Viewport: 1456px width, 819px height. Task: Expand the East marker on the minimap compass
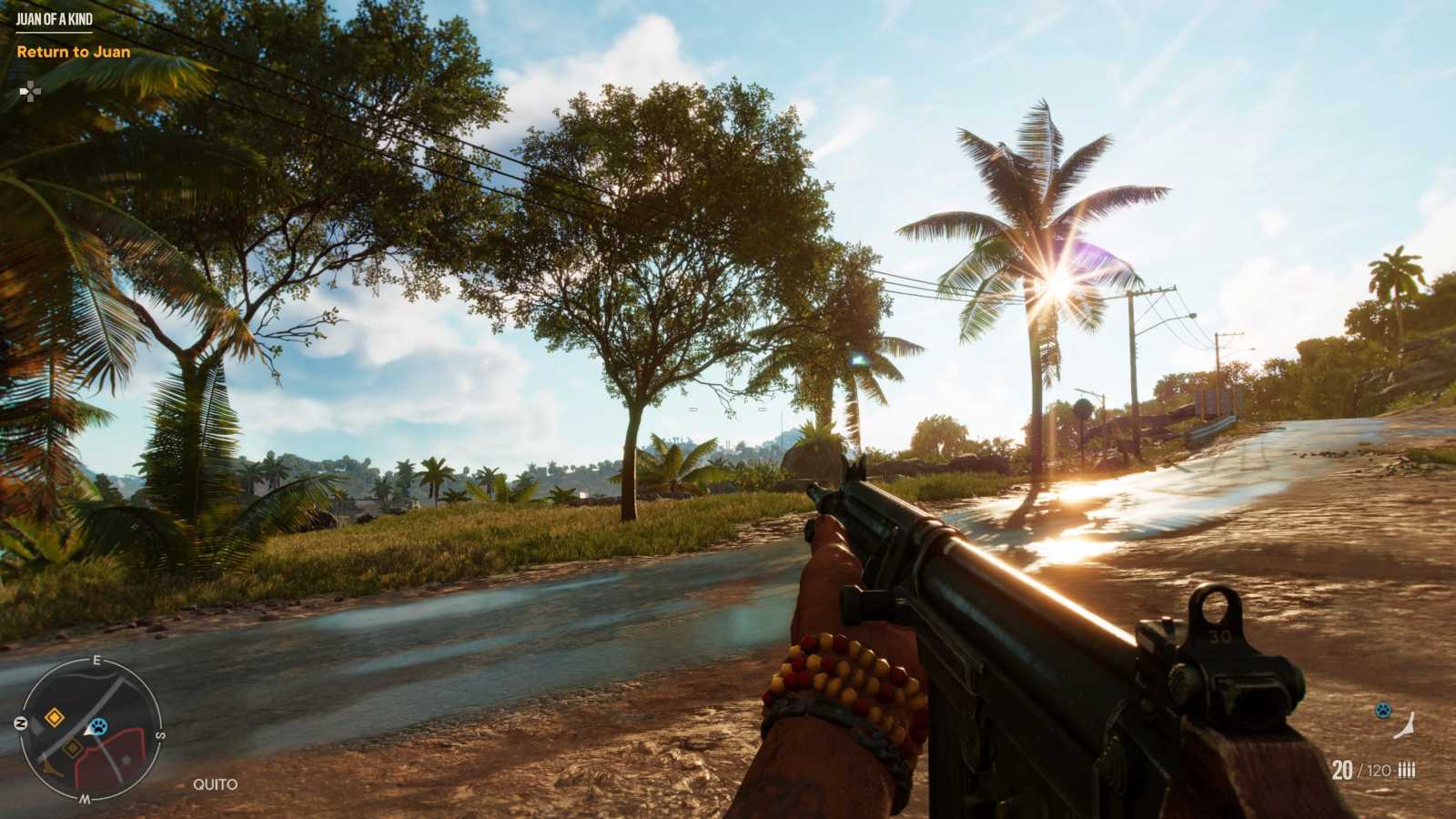pyautogui.click(x=96, y=659)
